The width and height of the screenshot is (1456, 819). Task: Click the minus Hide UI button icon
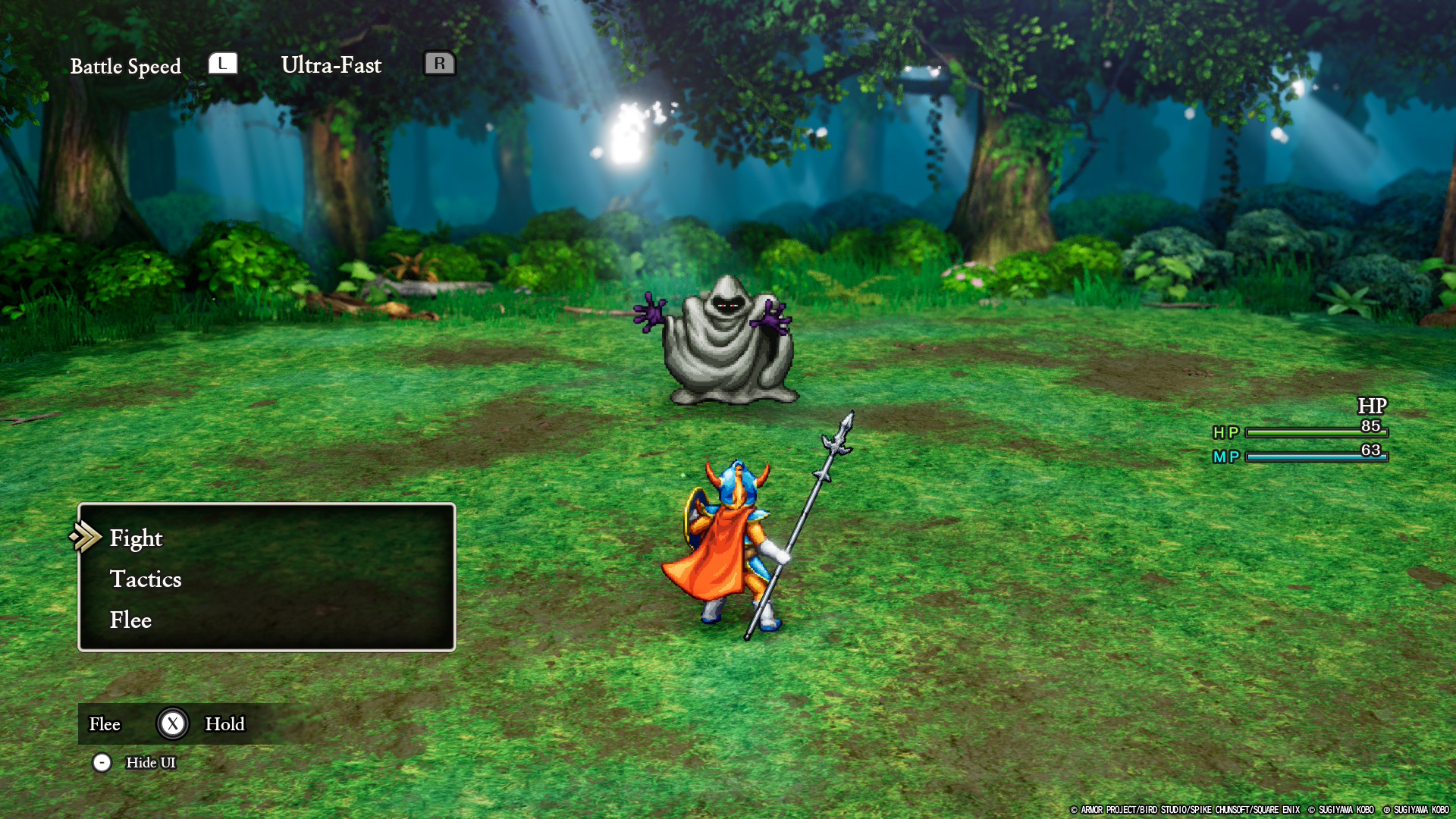(102, 763)
